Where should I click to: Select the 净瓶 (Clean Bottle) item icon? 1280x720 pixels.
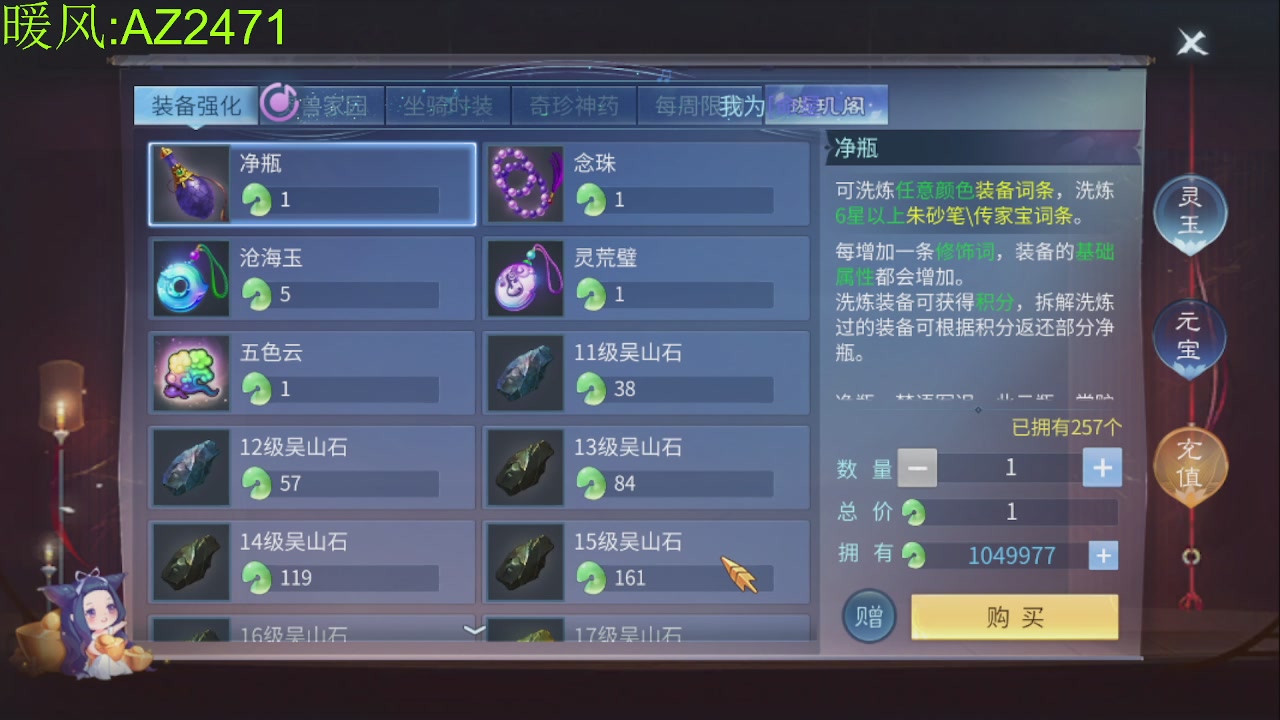coord(190,184)
